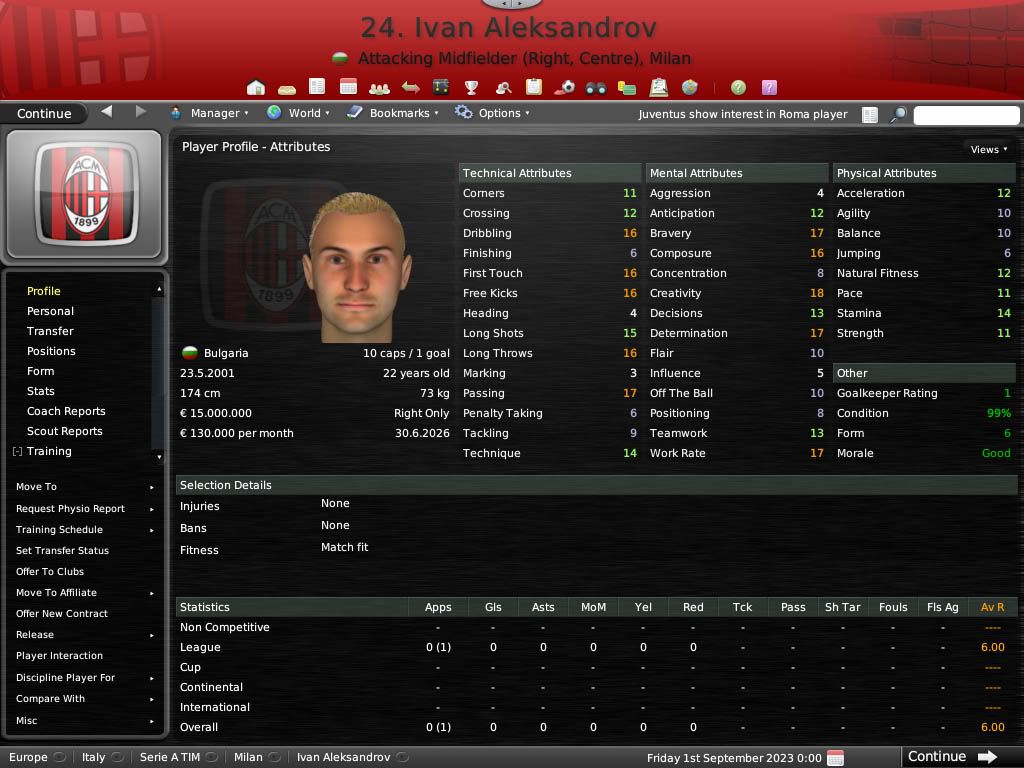Show the Positions page

coord(51,351)
